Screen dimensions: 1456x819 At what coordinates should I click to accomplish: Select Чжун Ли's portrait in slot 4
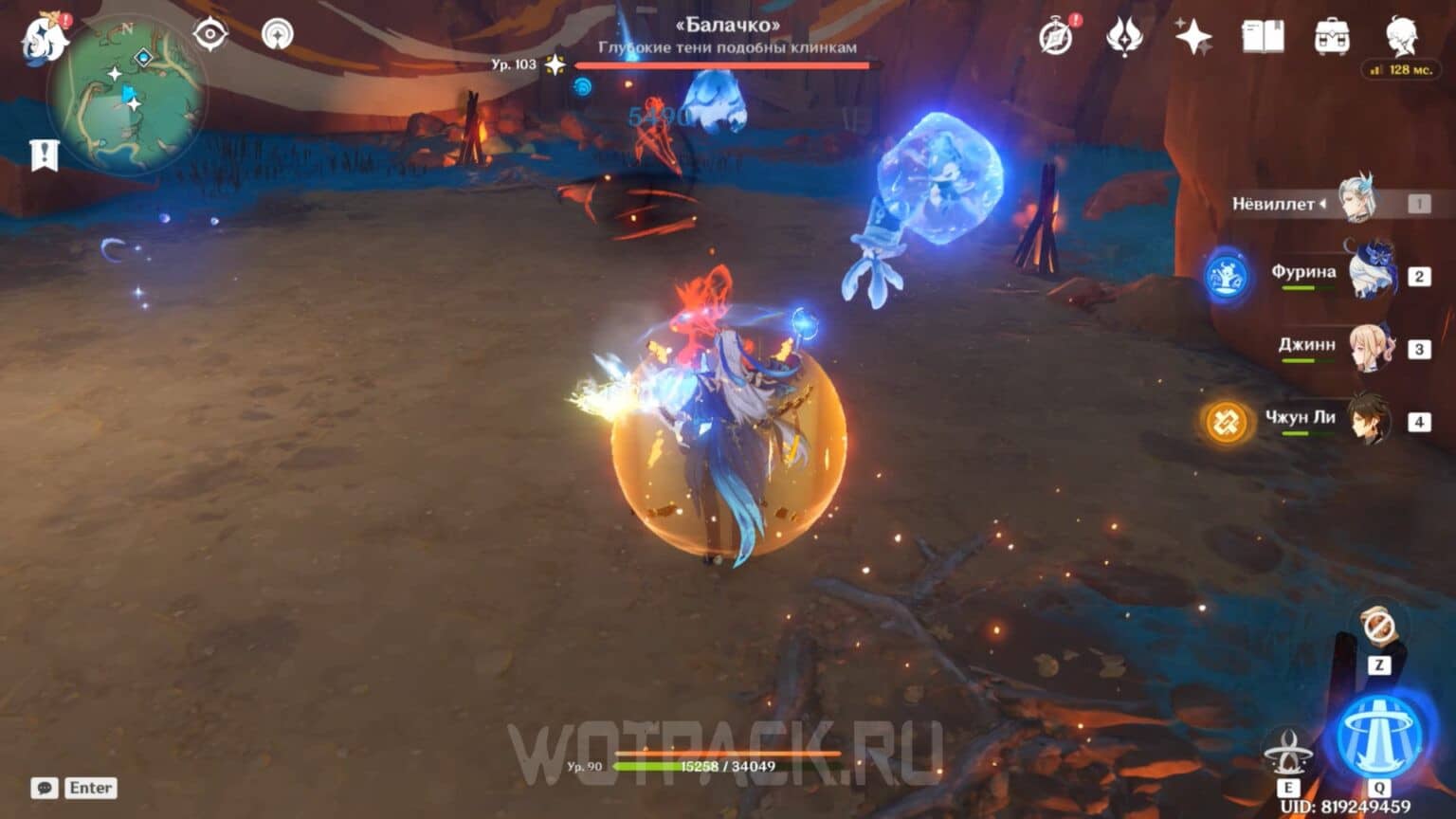(x=1368, y=418)
